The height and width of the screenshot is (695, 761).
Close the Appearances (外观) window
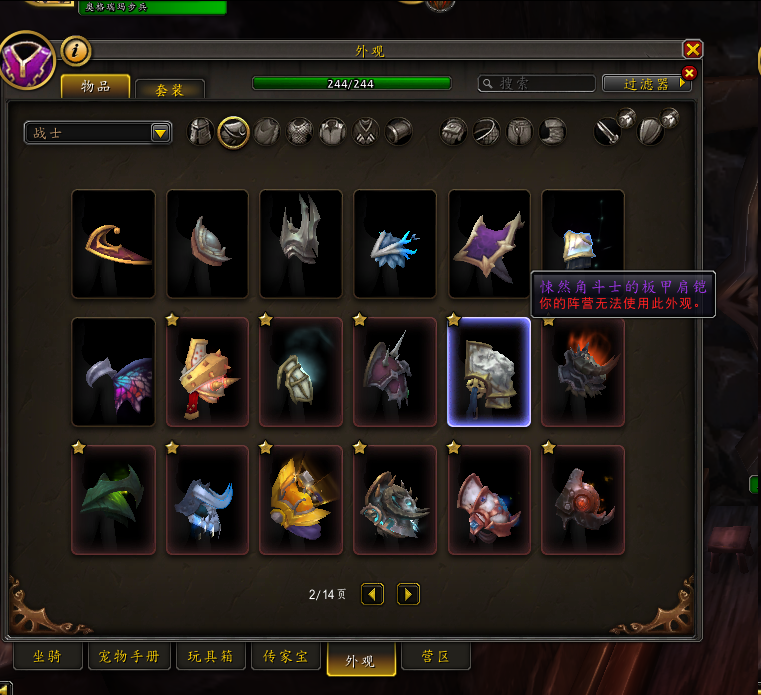[x=692, y=49]
